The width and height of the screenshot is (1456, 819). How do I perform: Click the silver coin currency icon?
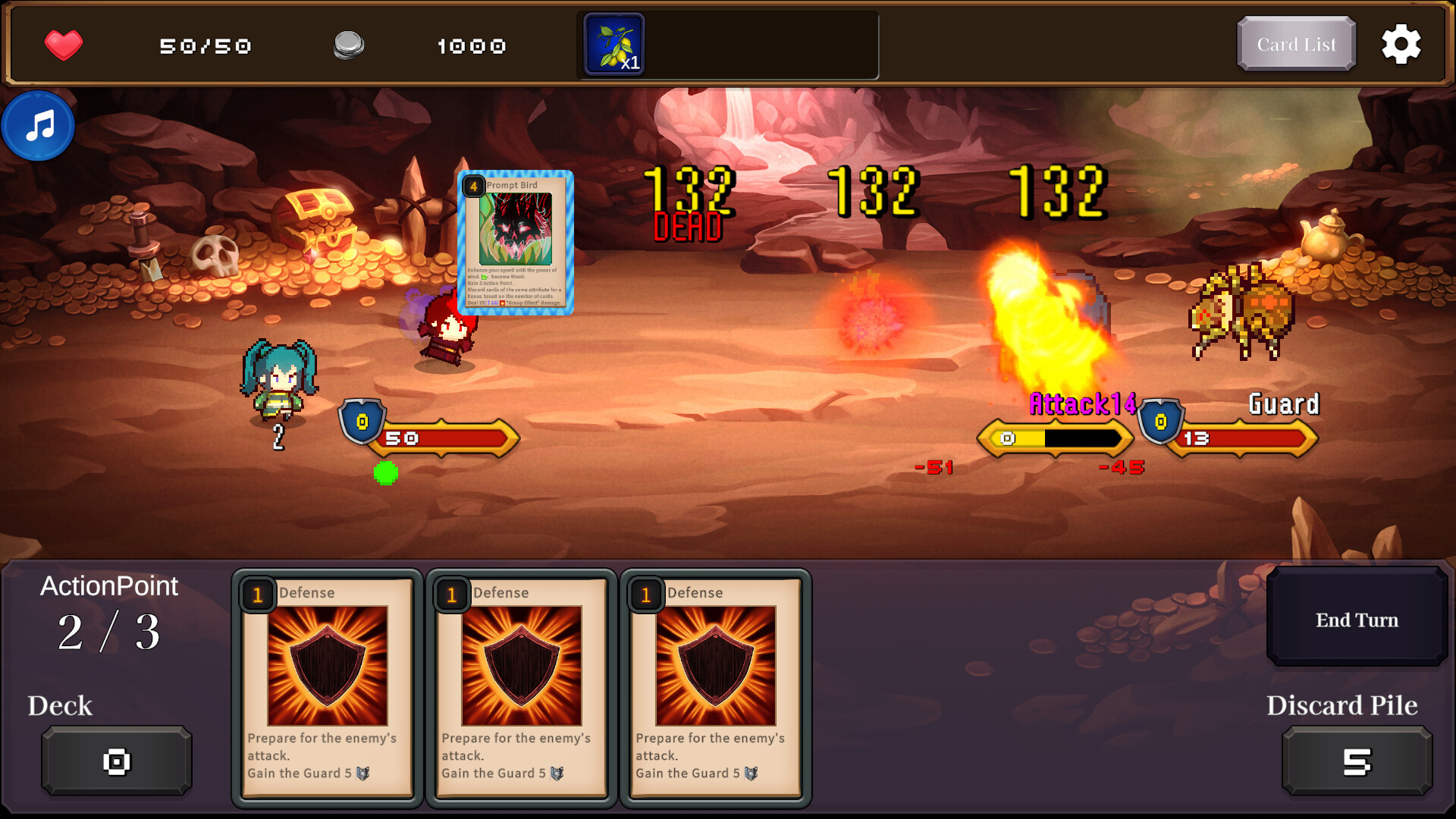pos(349,44)
